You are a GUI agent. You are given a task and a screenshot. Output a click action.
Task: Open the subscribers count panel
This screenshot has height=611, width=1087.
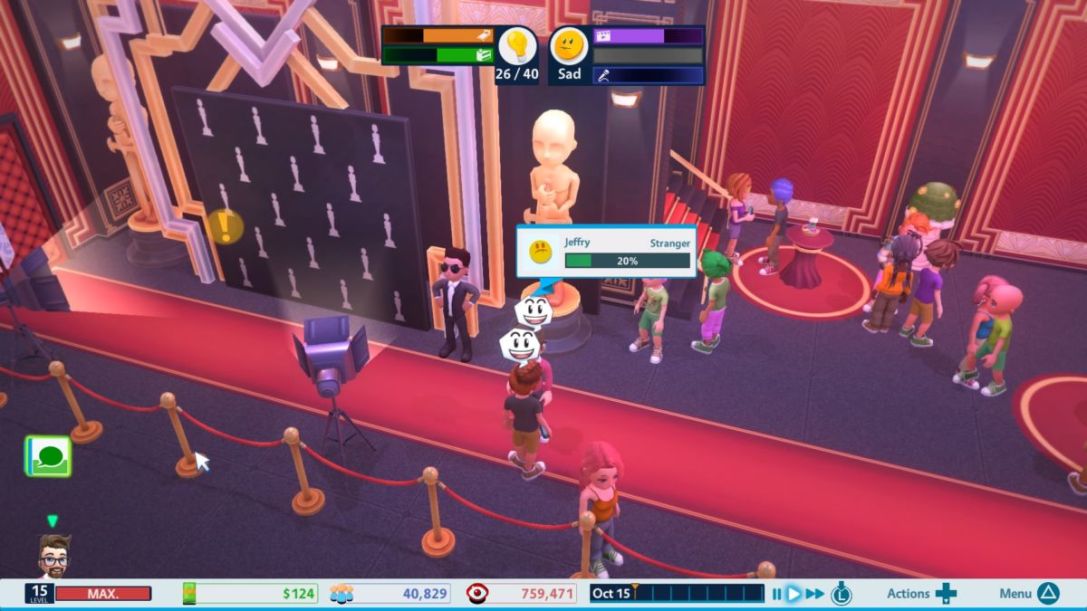pos(390,594)
